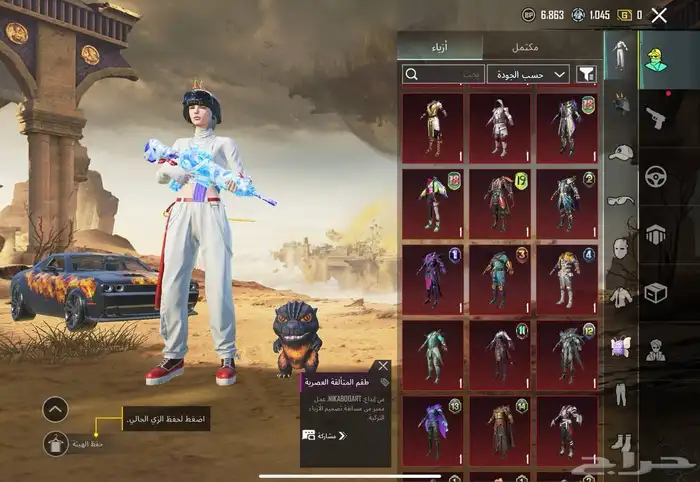Viewport: 700px width, 482px height.
Task: Open the cap headwear category
Action: click(620, 152)
